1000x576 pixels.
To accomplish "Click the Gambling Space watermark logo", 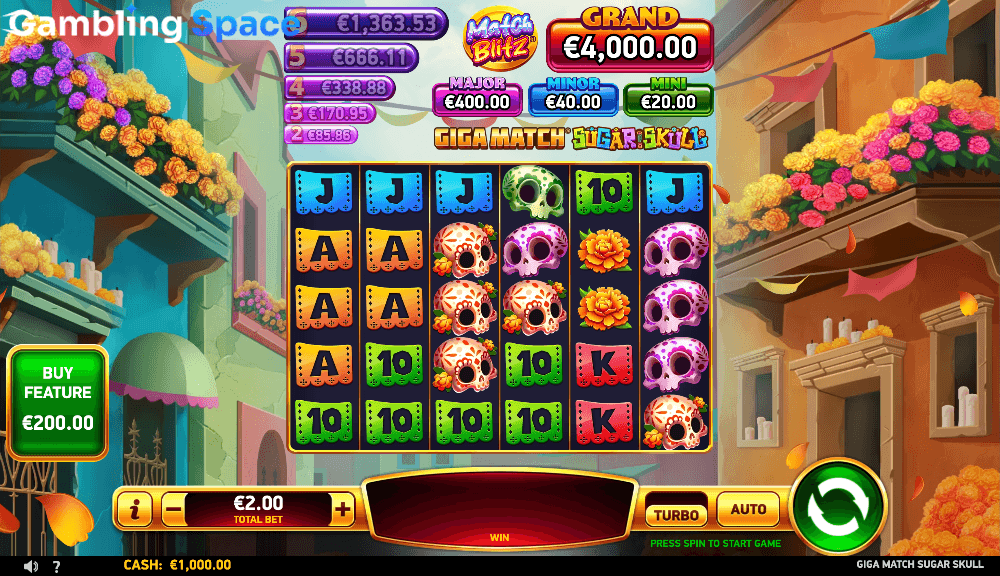I will [x=150, y=25].
